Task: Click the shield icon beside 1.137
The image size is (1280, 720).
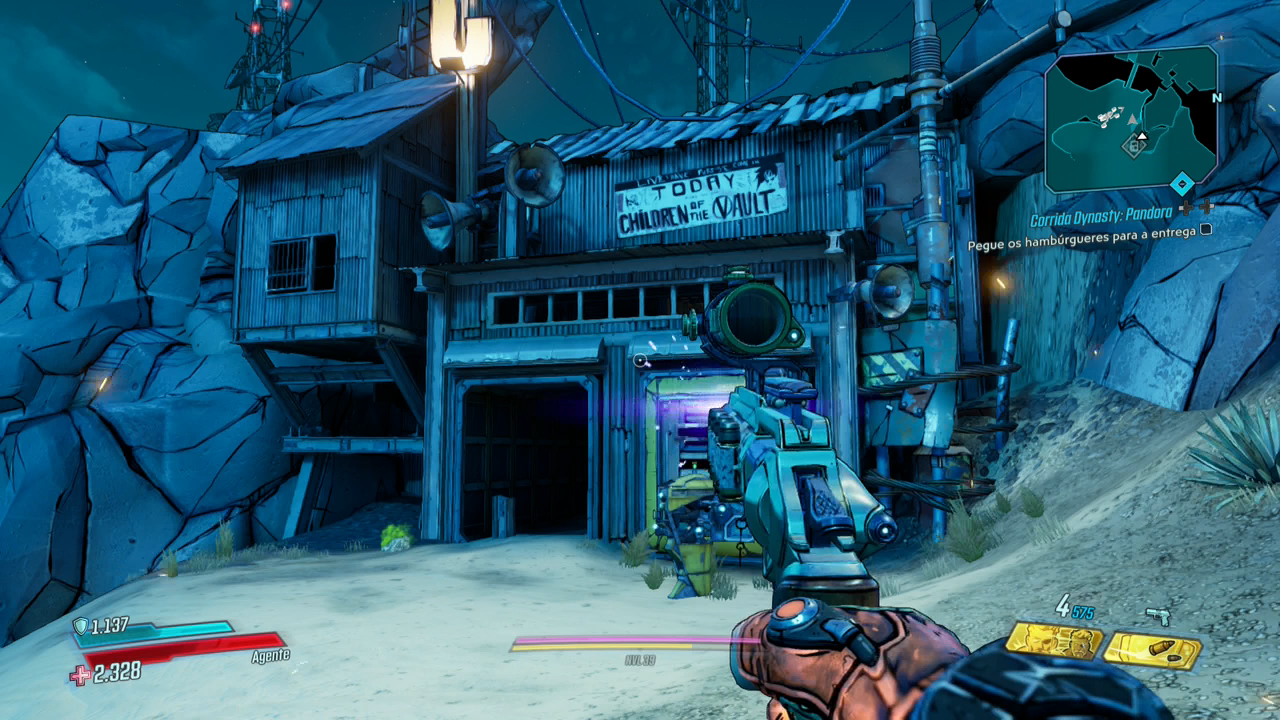Action: (80, 627)
